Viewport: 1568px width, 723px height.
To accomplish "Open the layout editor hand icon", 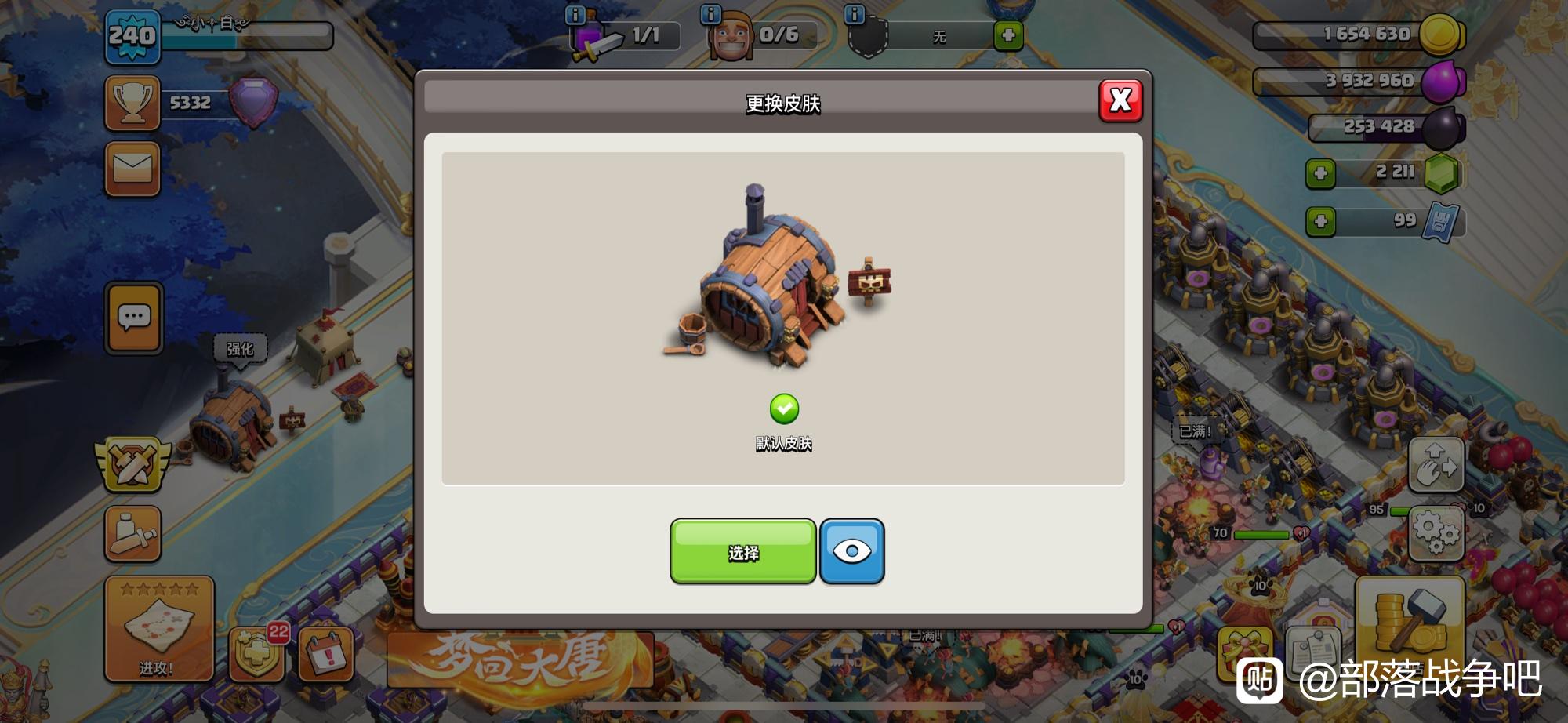I will (x=1436, y=464).
